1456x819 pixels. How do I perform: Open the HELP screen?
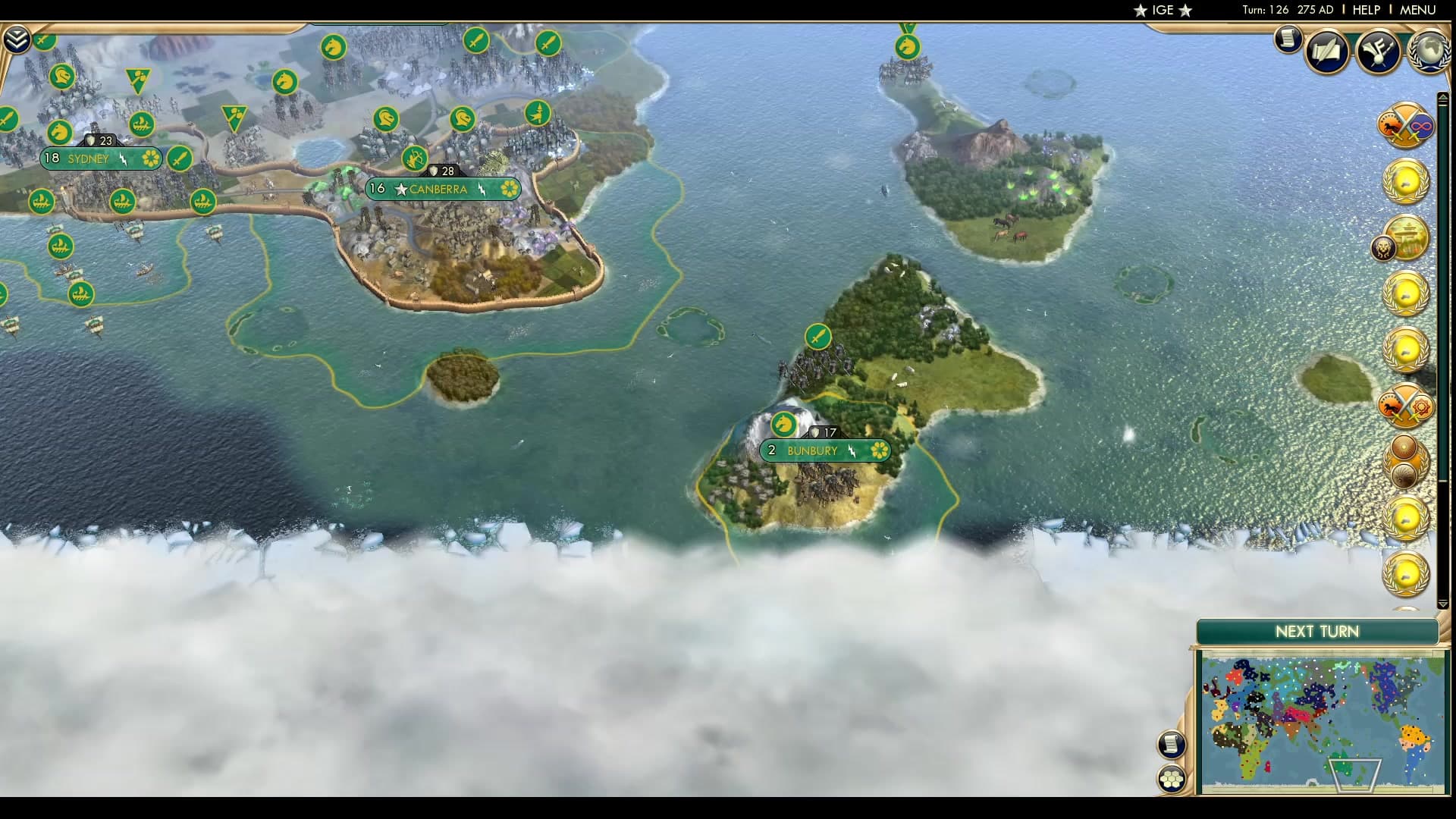(x=1365, y=11)
